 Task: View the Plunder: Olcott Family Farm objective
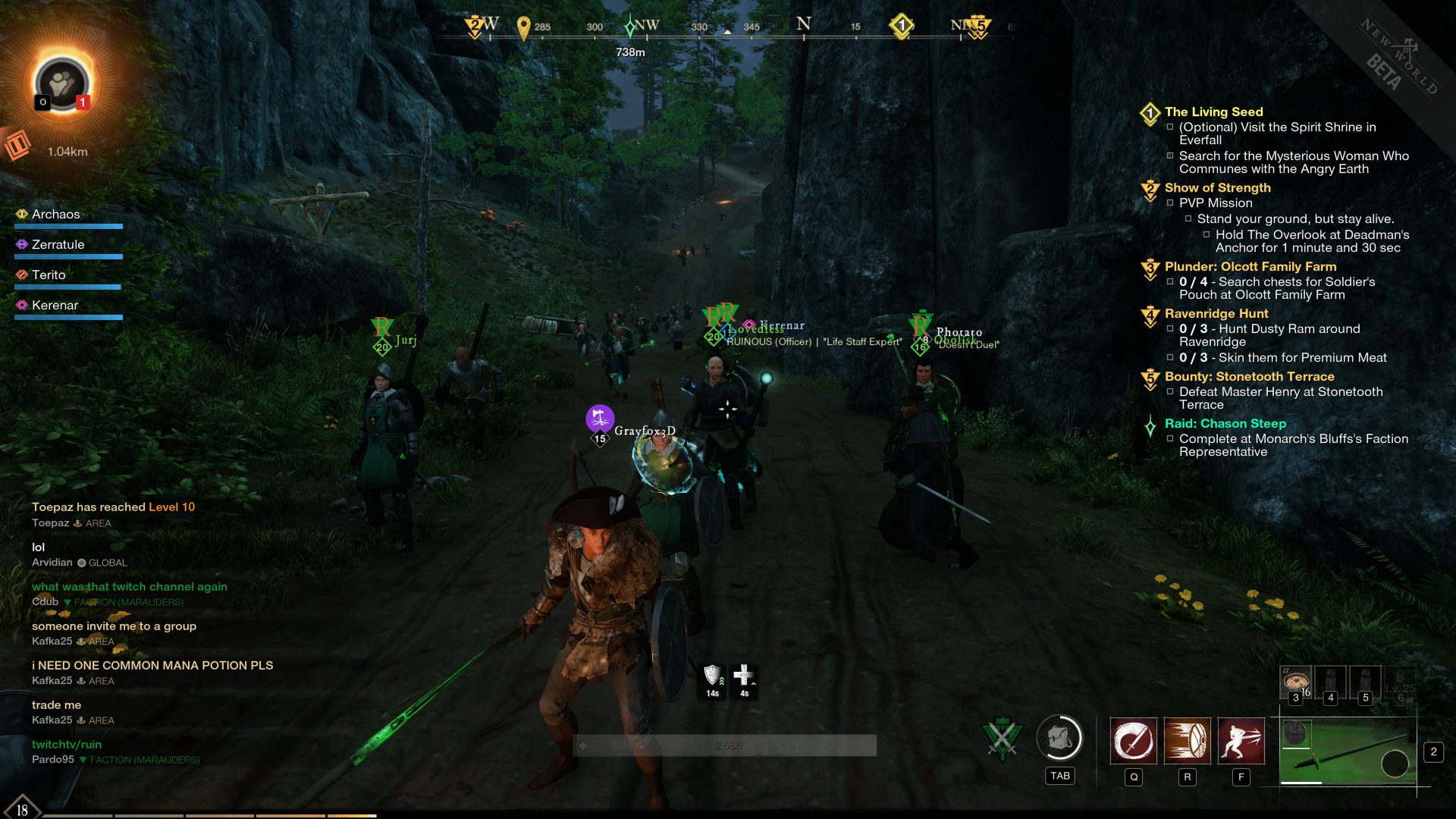coord(1250,267)
